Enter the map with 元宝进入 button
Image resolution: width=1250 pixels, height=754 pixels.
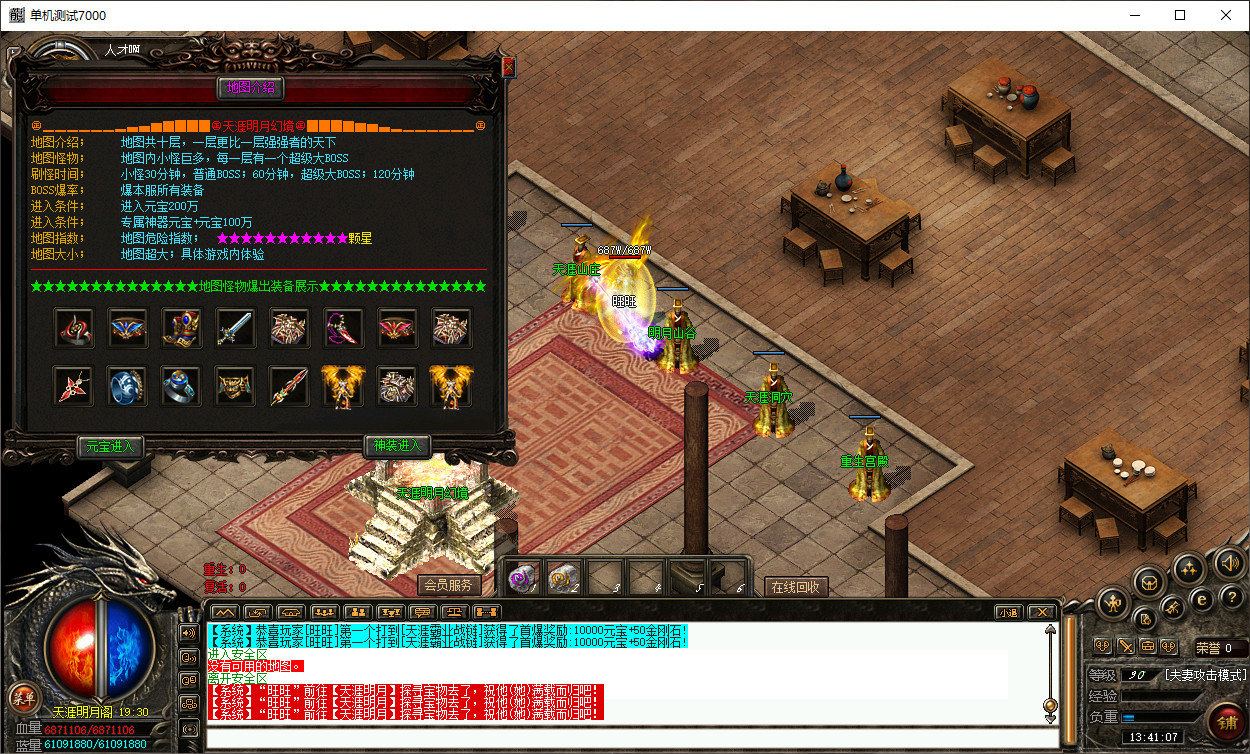click(110, 446)
